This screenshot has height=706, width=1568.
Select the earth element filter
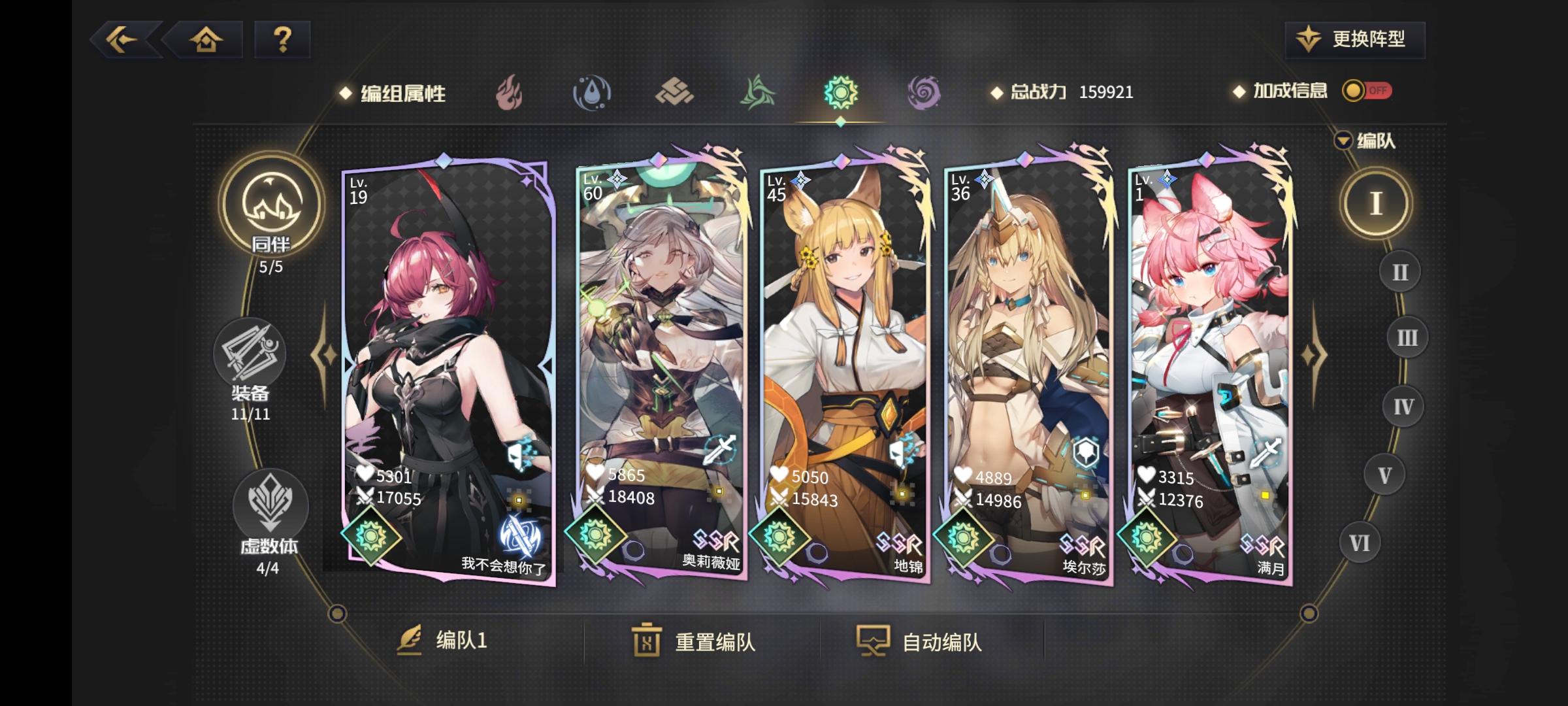676,93
